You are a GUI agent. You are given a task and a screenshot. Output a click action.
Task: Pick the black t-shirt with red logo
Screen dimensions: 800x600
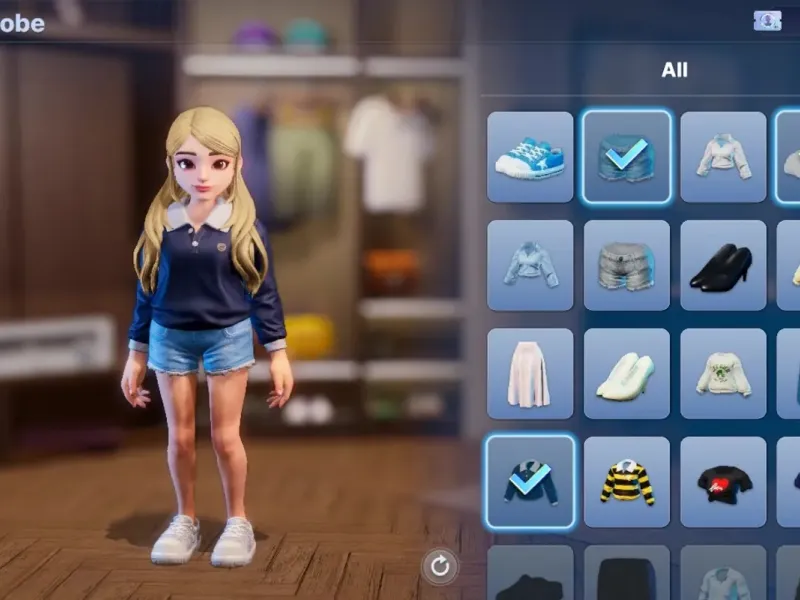723,481
